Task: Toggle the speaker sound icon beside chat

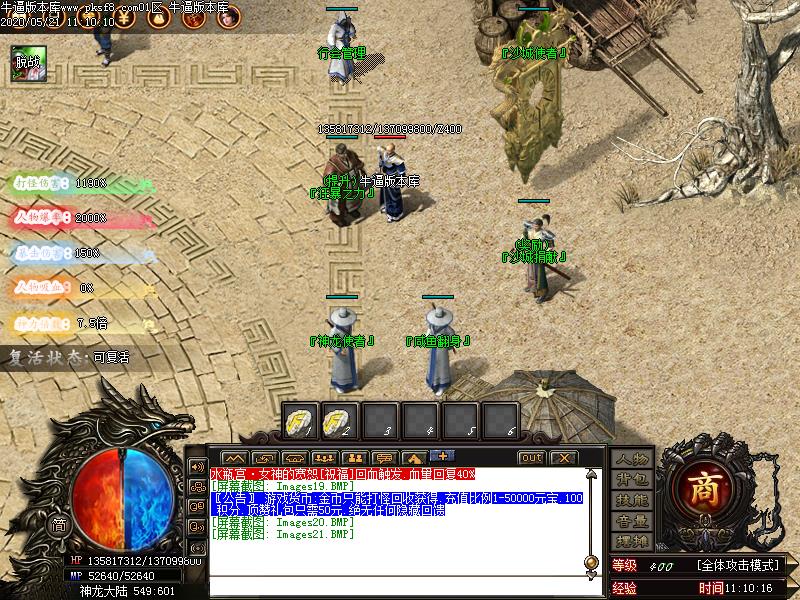Action: pos(197,468)
